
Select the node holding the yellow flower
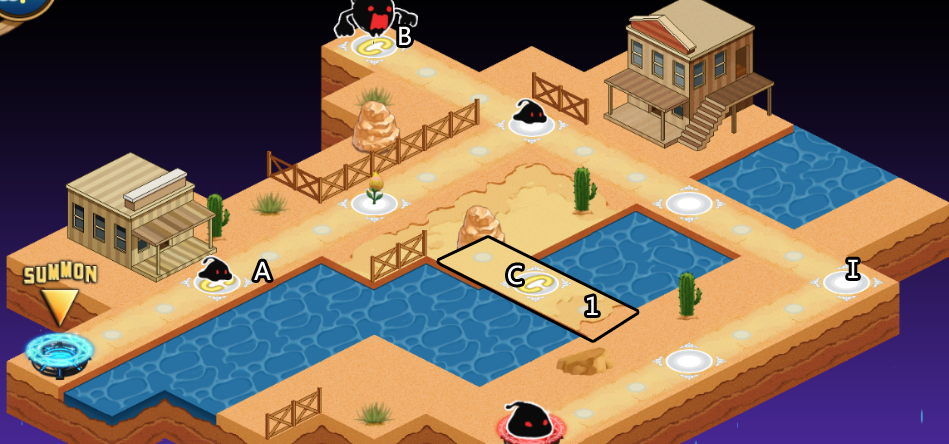(x=374, y=202)
